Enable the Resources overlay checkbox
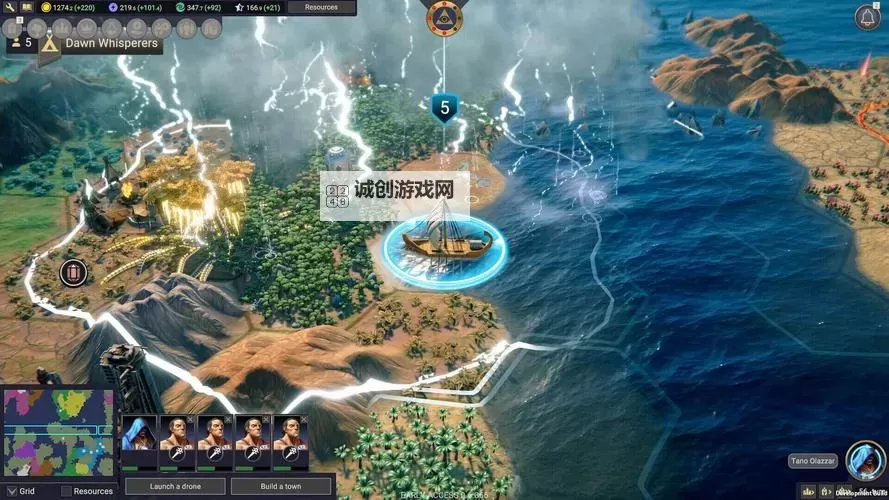Image resolution: width=889 pixels, height=500 pixels. pyautogui.click(x=66, y=491)
